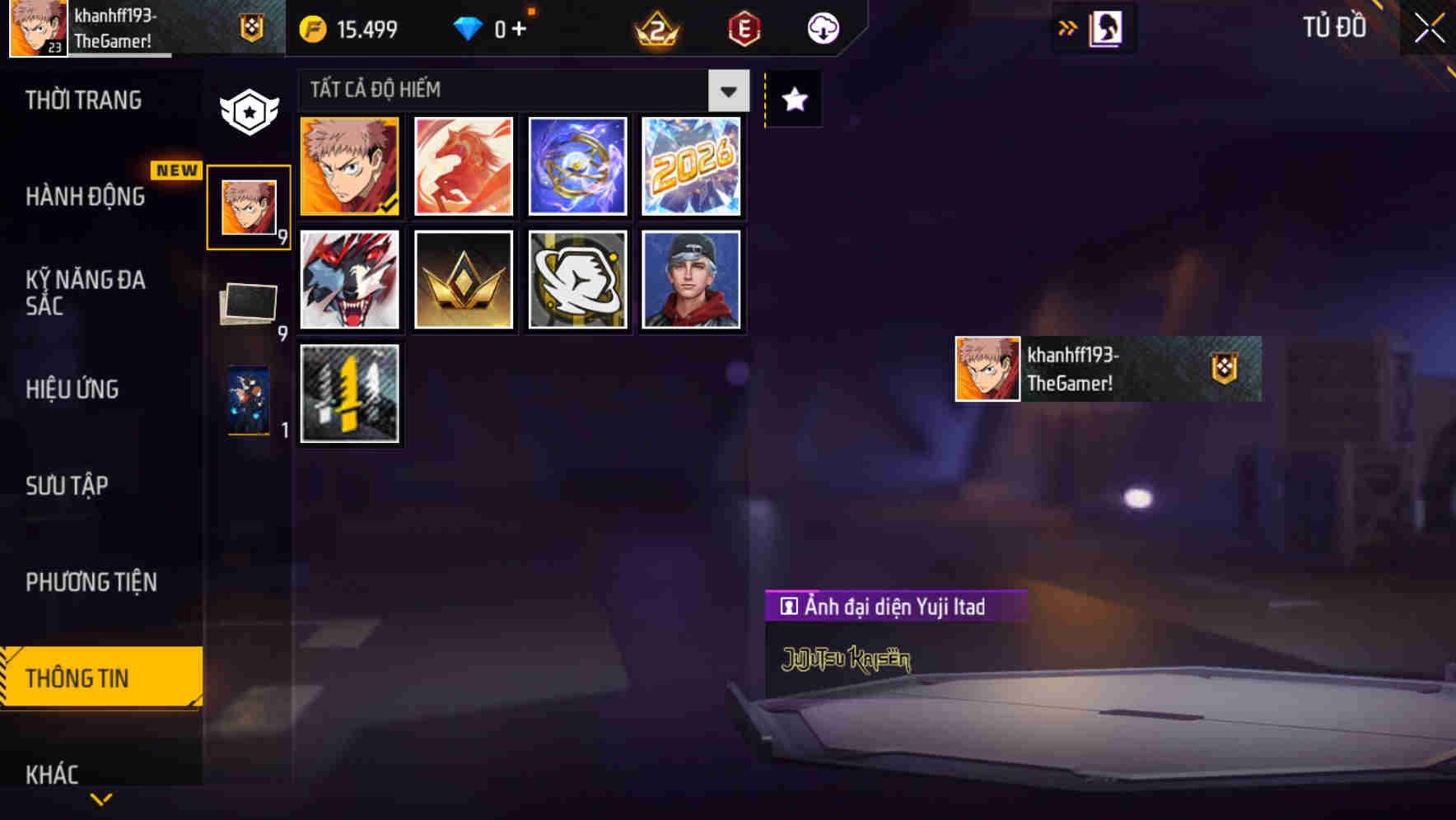Image resolution: width=1456 pixels, height=820 pixels.
Task: Click the blue diamond currency icon
Action: pyautogui.click(x=467, y=27)
